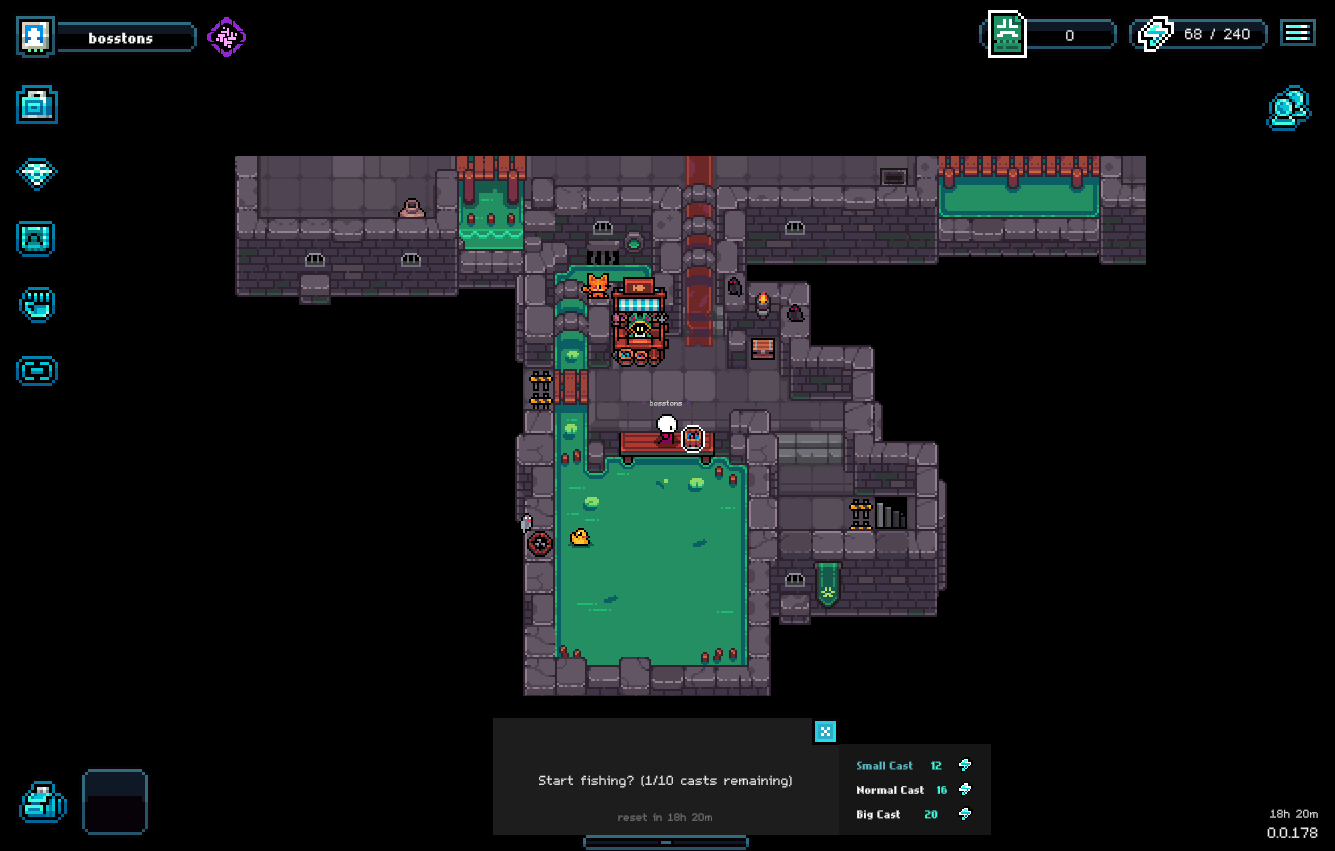Open the fist icon in the sidebar
Image resolution: width=1335 pixels, height=851 pixels.
(37, 304)
